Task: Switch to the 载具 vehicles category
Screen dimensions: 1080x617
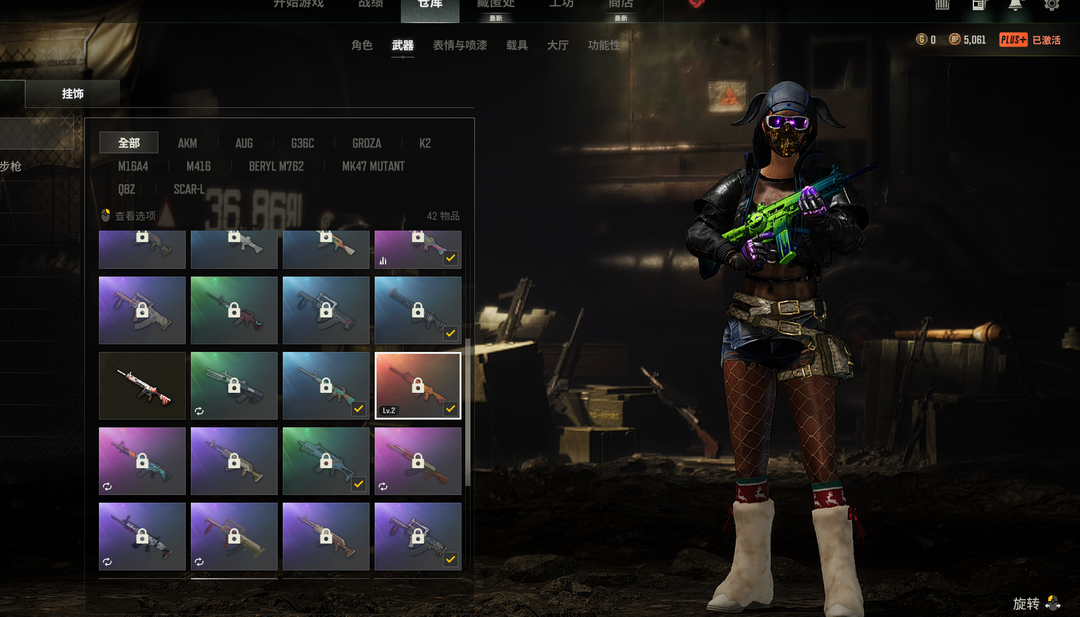Action: (x=517, y=45)
